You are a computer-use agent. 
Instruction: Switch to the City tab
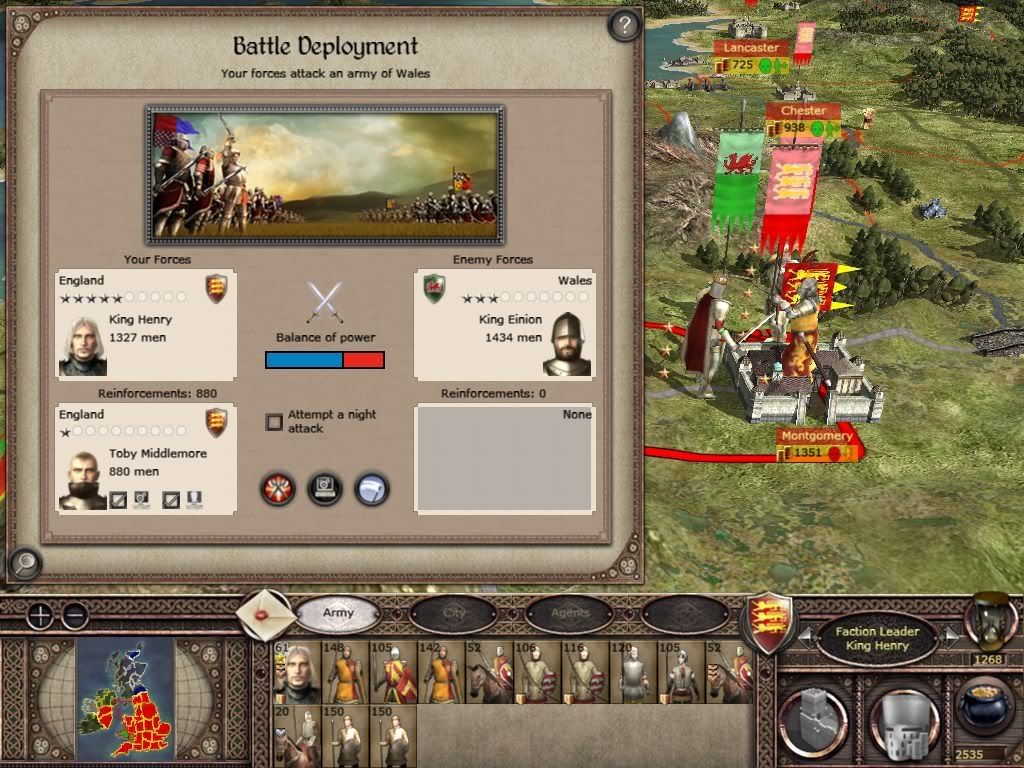pyautogui.click(x=454, y=613)
